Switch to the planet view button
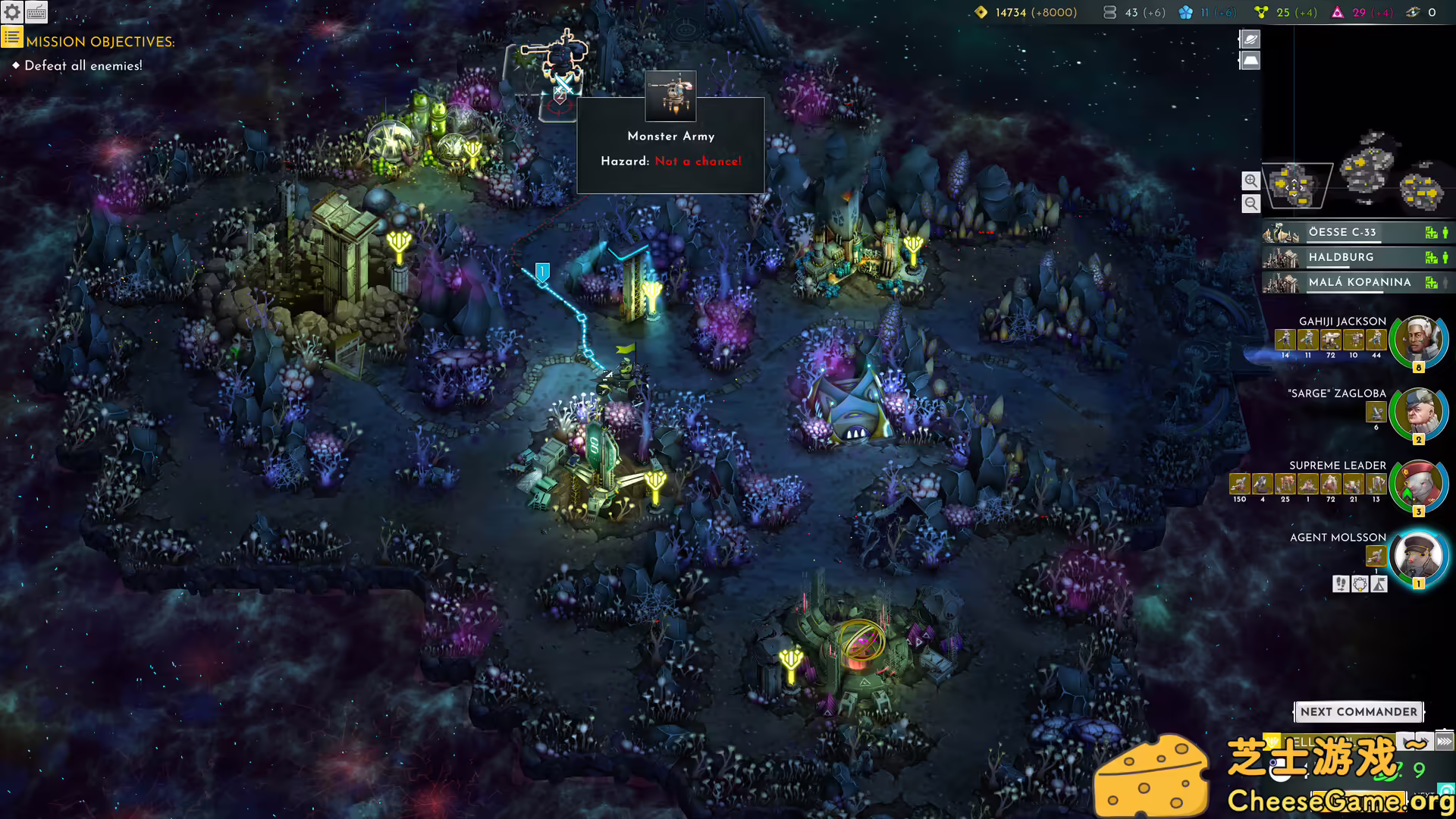 click(x=1250, y=39)
